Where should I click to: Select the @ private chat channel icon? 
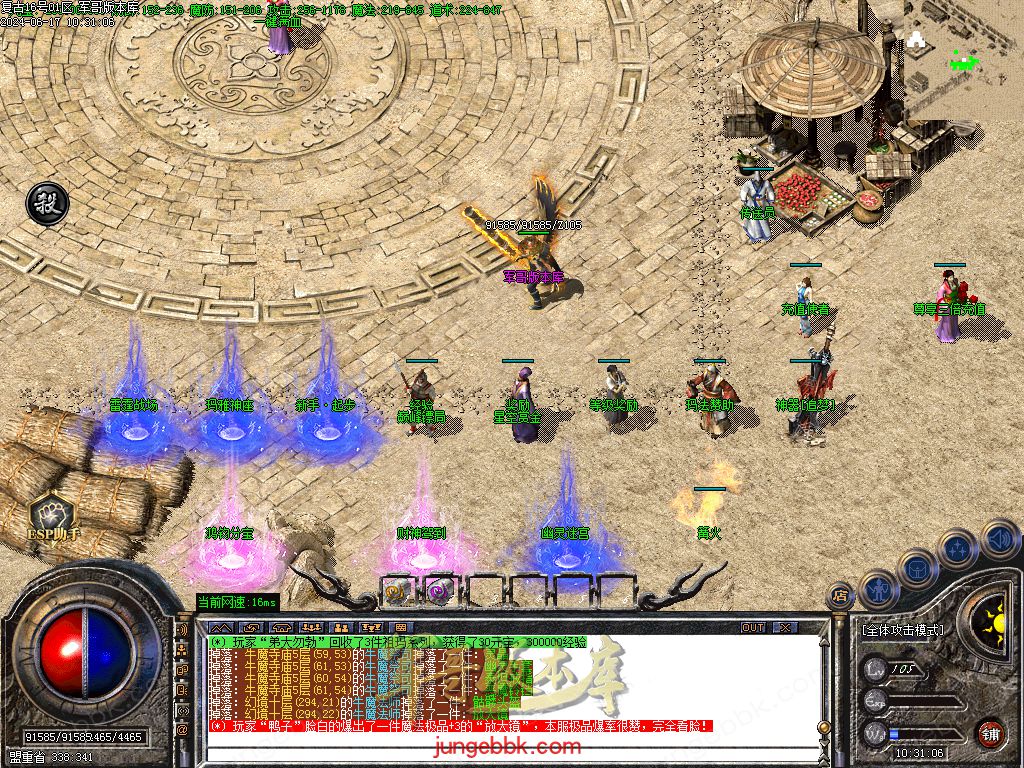coord(182,729)
